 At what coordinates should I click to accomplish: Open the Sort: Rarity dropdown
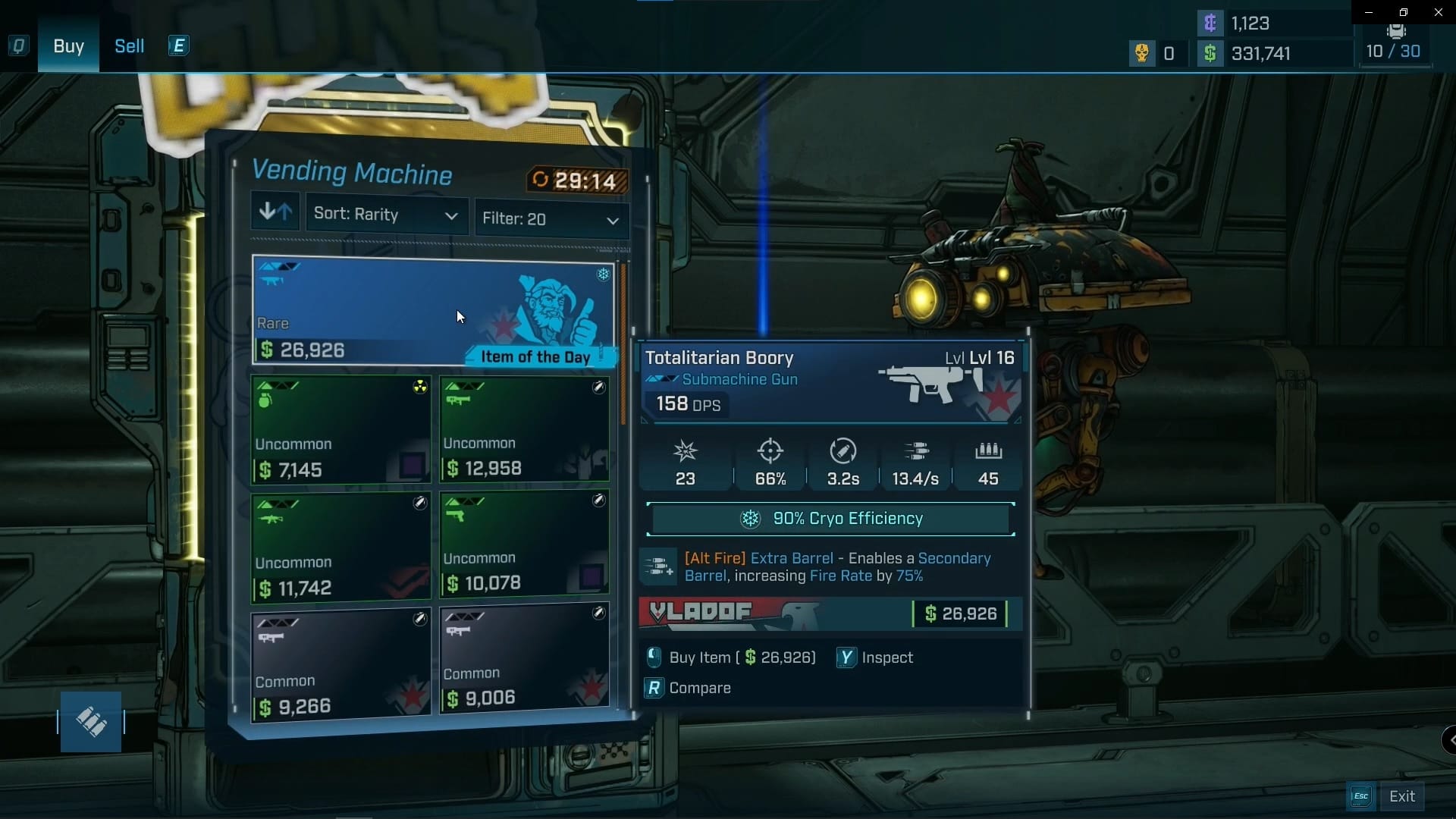(x=386, y=215)
